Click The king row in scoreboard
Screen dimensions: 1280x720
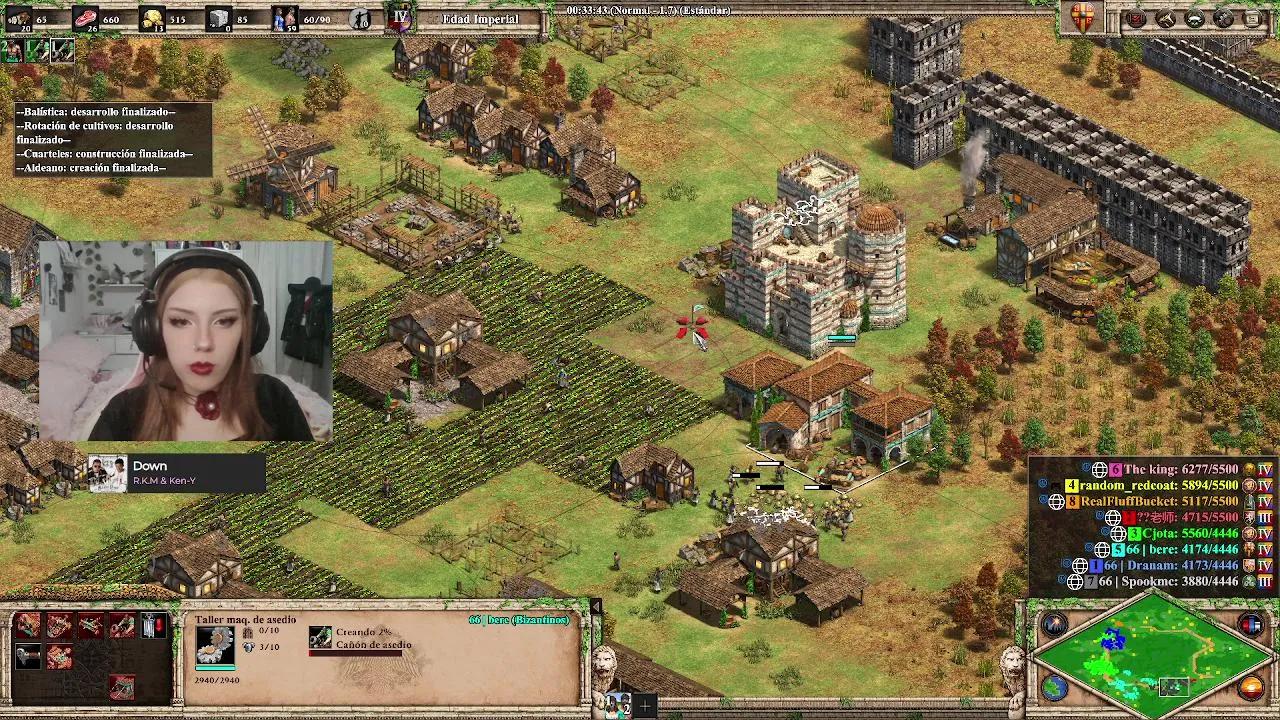tap(1180, 469)
